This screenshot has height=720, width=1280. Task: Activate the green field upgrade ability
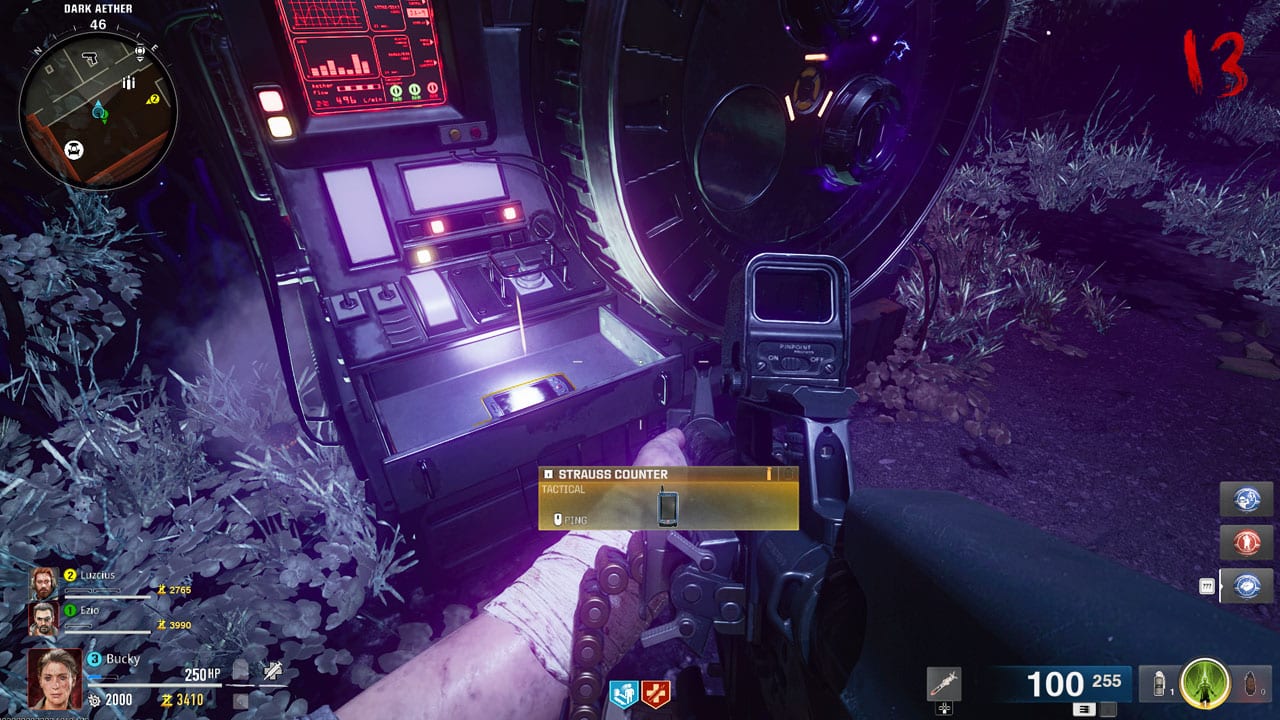(x=1204, y=684)
